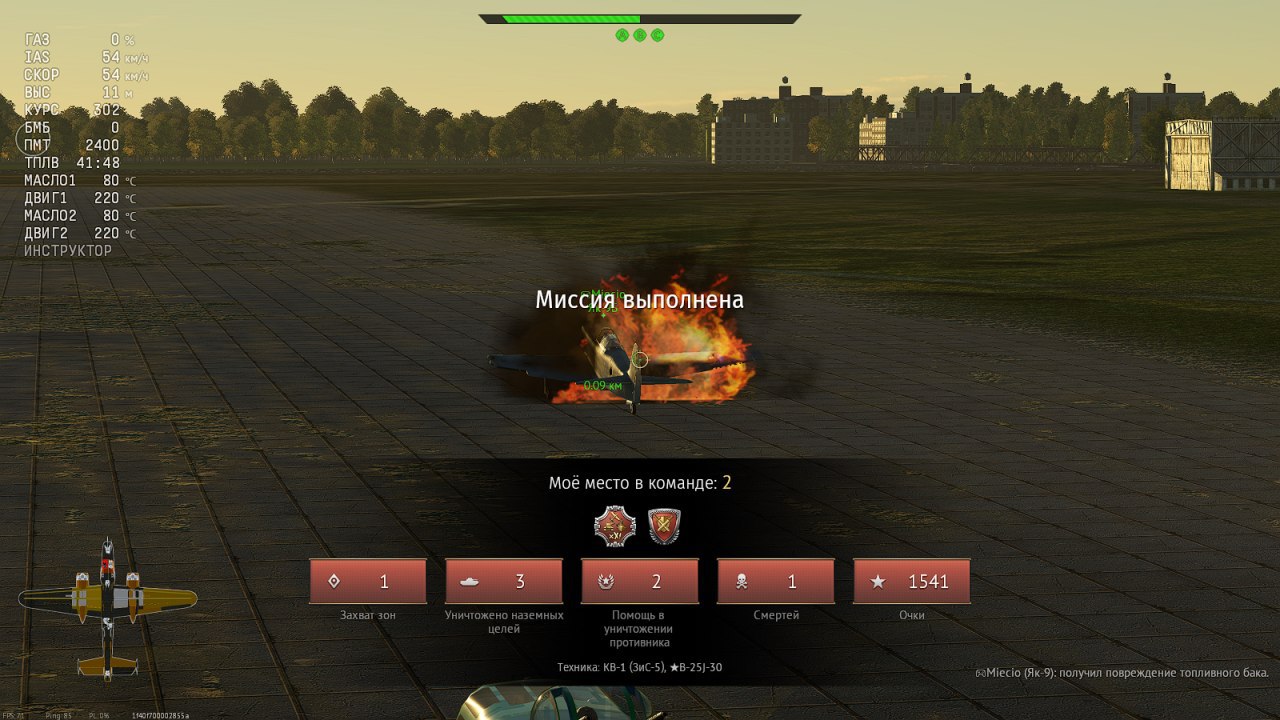The height and width of the screenshot is (720, 1280).
Task: Select the Уничтожено наземных целей tile
Action: point(504,581)
